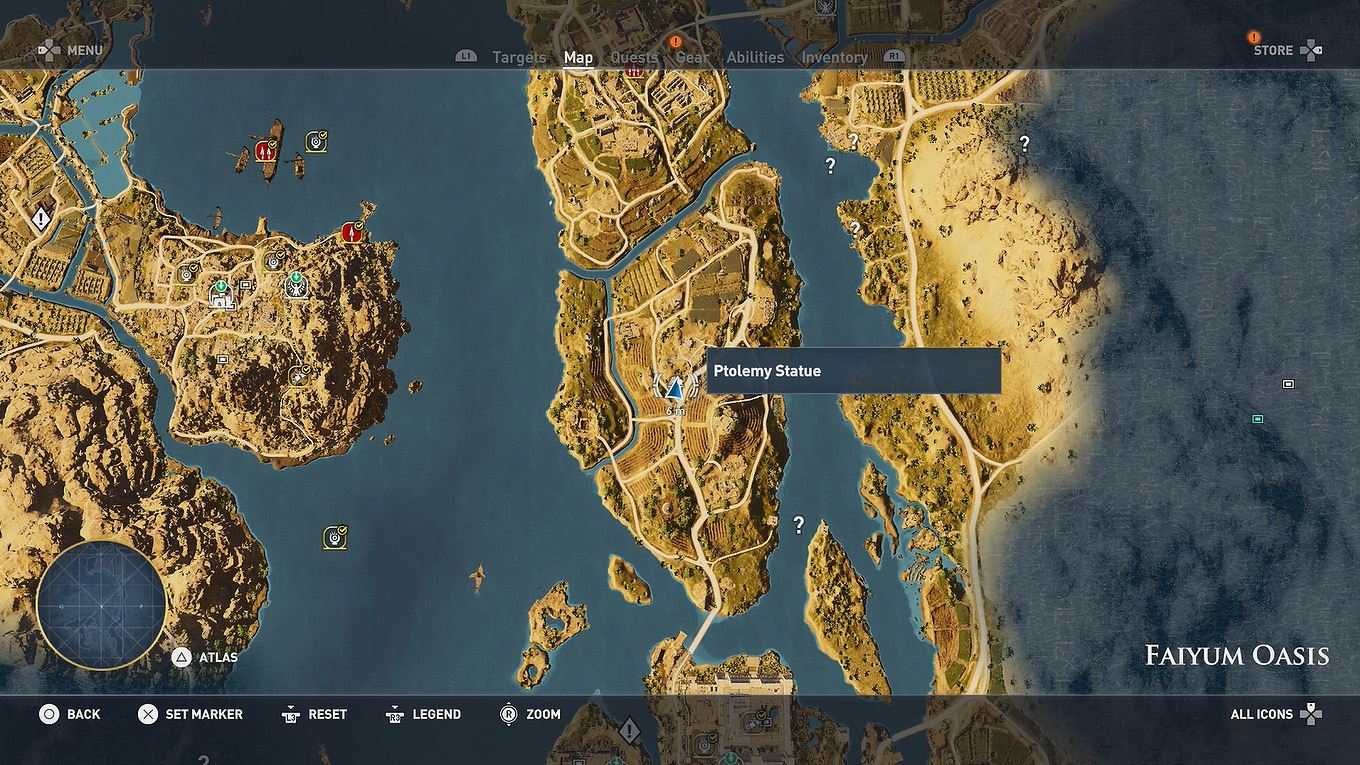Switch to the Gear tab
Viewport: 1360px width, 765px height.
coord(692,57)
